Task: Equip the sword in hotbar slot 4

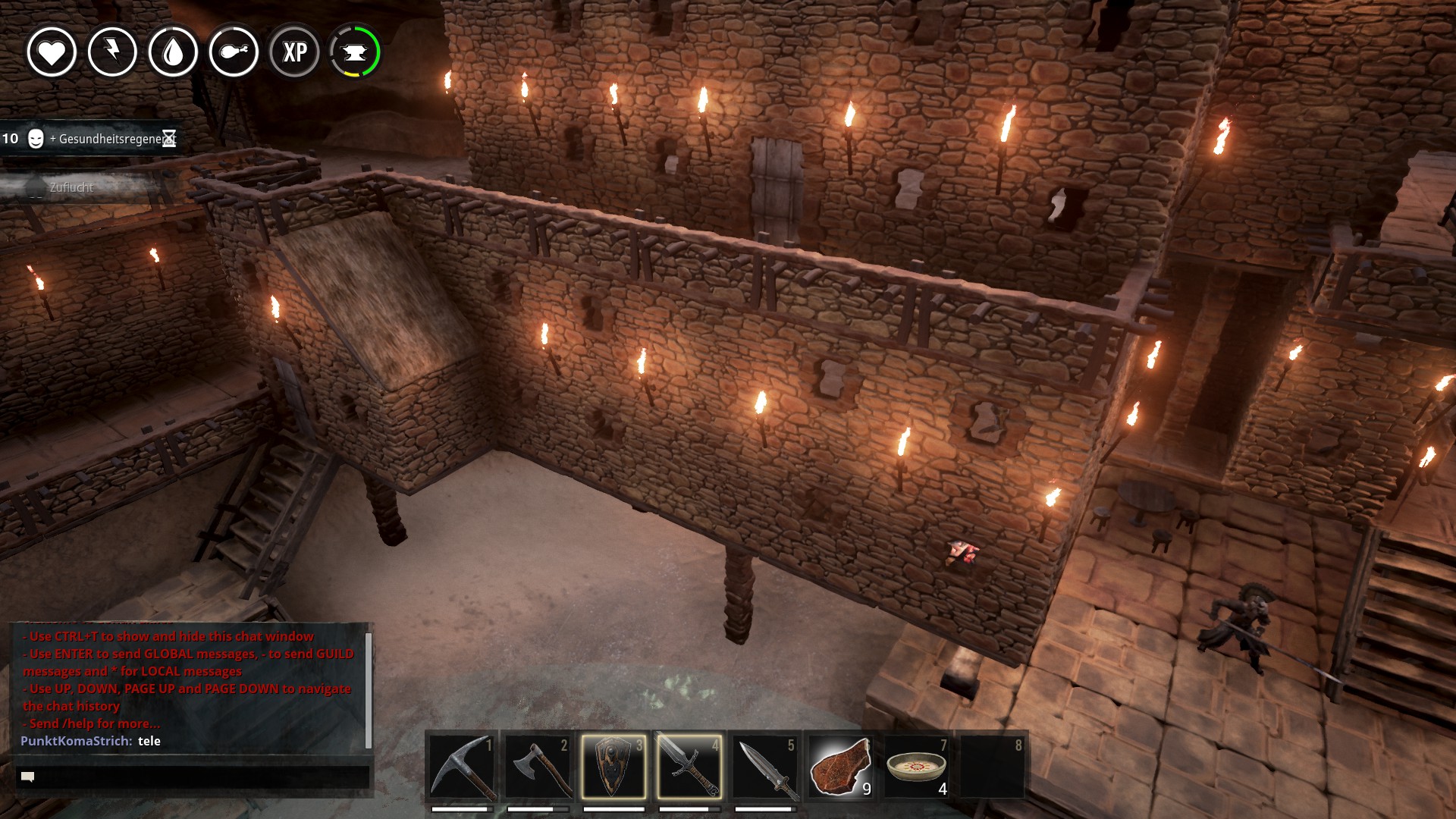Action: [x=689, y=766]
